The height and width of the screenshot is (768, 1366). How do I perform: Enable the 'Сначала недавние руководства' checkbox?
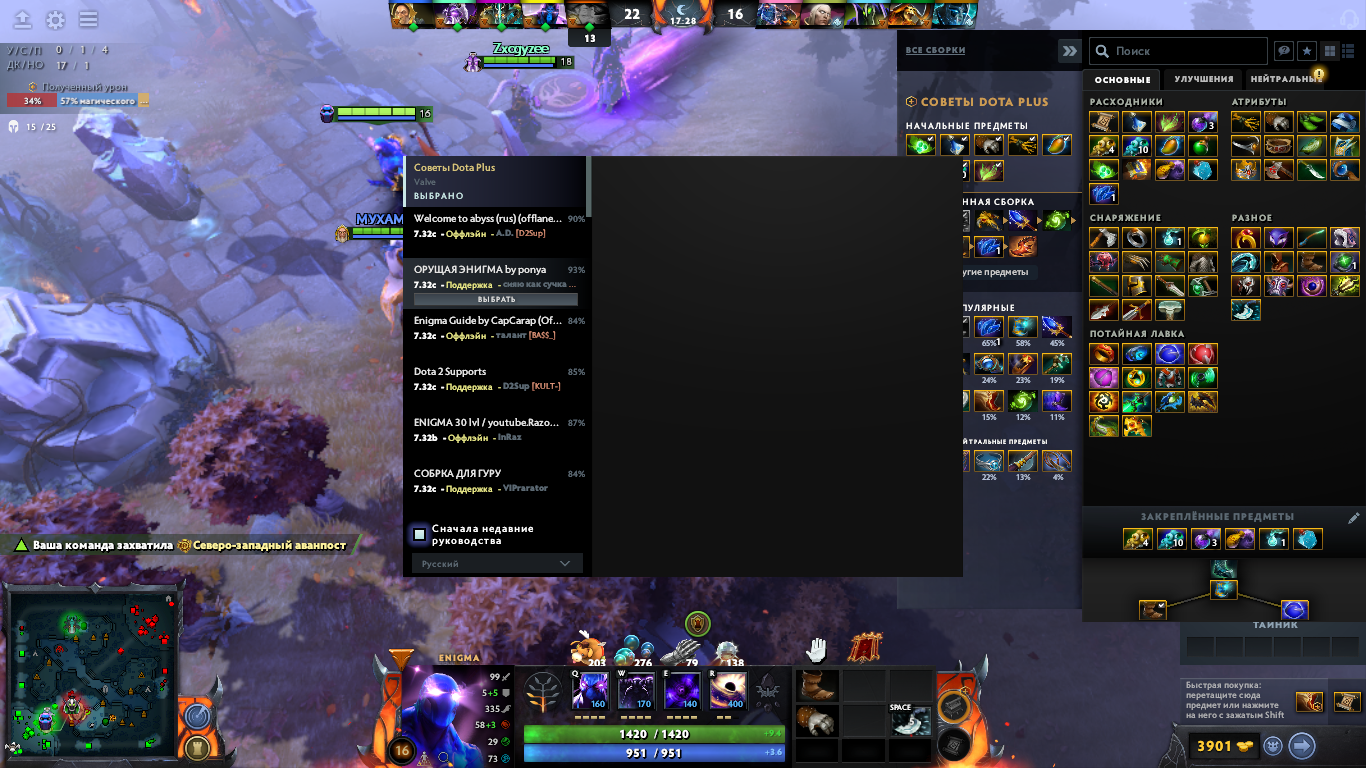coord(419,532)
